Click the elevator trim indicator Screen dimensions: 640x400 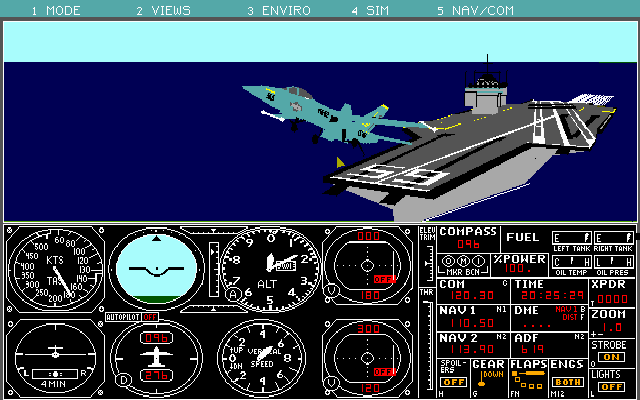pos(427,262)
